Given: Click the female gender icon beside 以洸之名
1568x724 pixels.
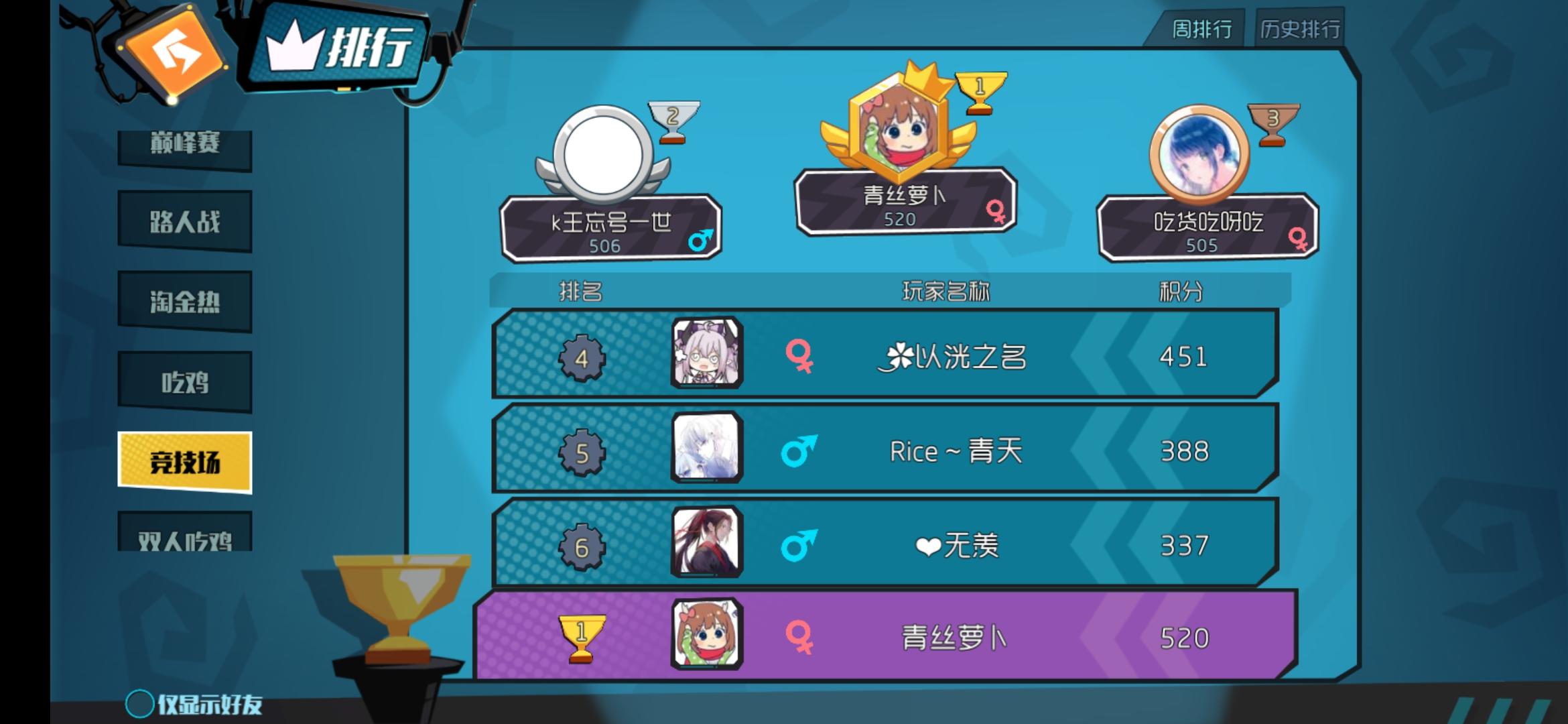Looking at the screenshot, I should (797, 359).
